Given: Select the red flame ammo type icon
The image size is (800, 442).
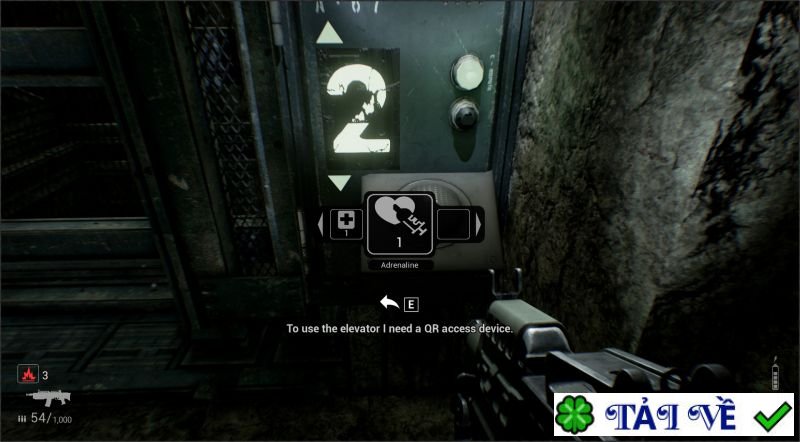Looking at the screenshot, I should (x=27, y=375).
